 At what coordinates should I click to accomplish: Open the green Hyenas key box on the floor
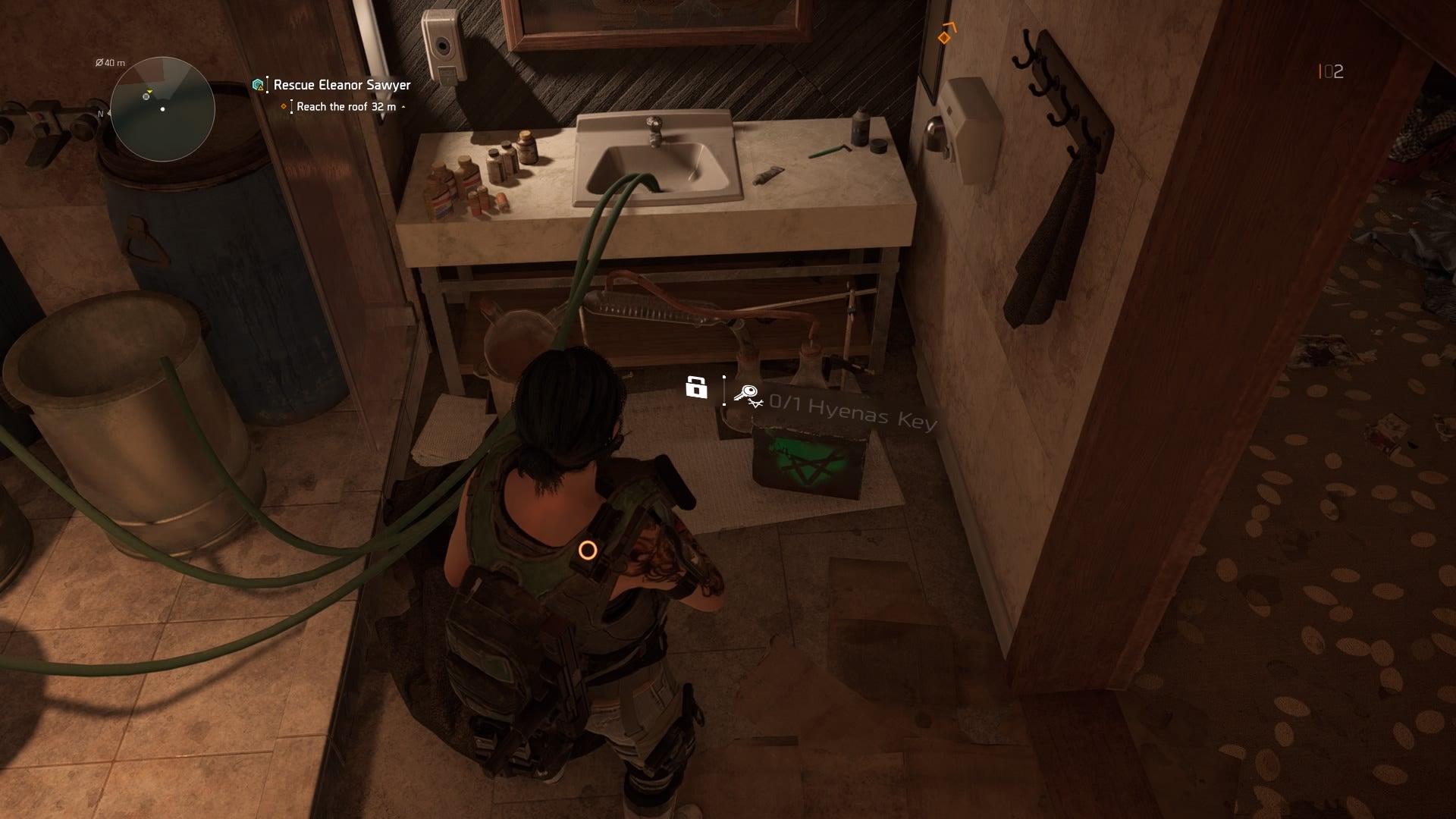808,461
